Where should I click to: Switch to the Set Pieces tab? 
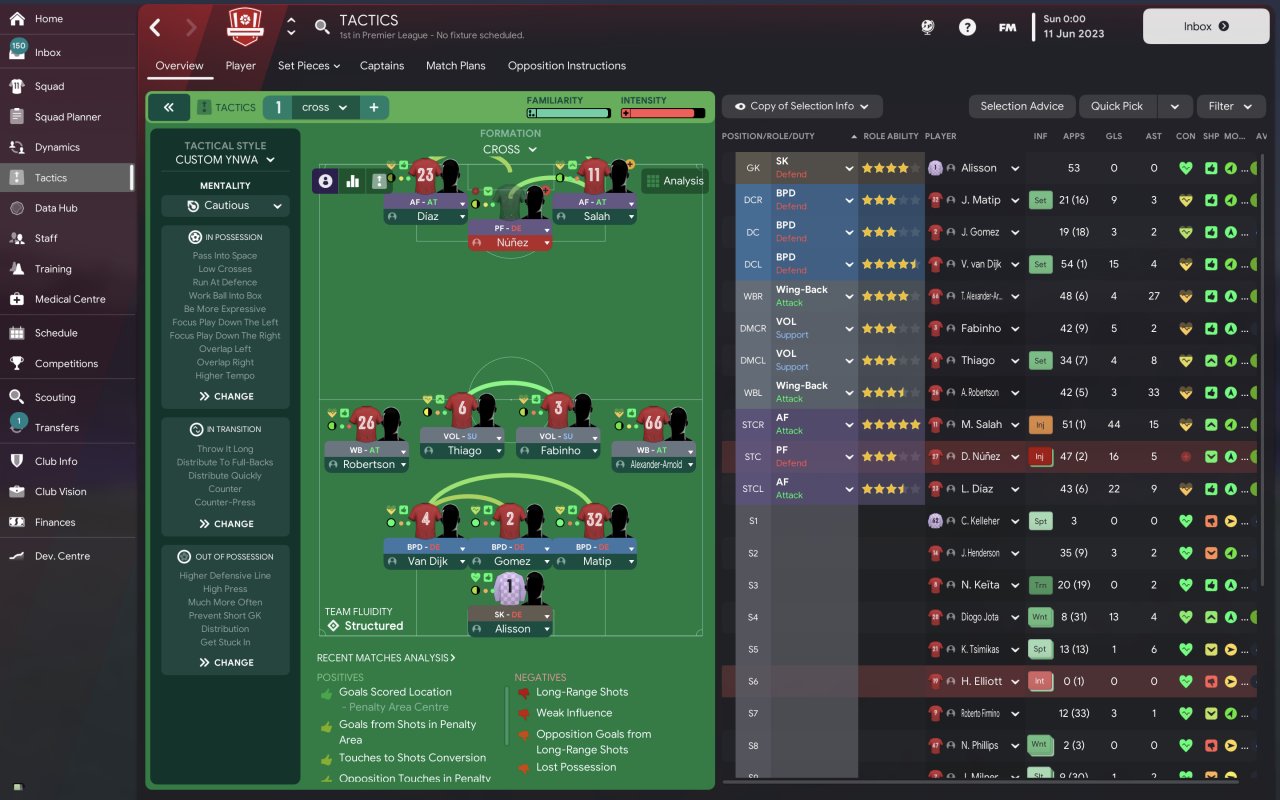(x=308, y=66)
